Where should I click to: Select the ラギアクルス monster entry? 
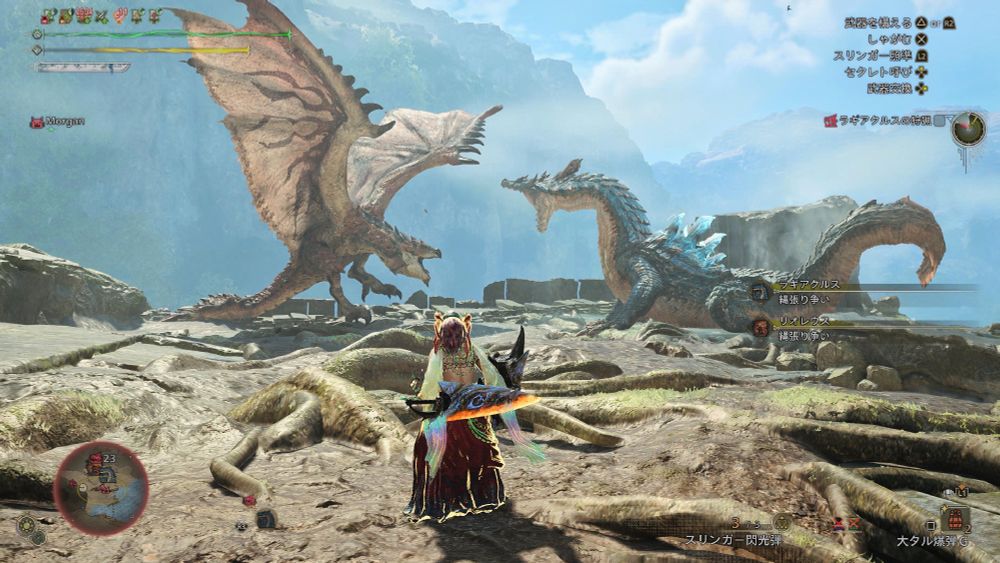810,290
